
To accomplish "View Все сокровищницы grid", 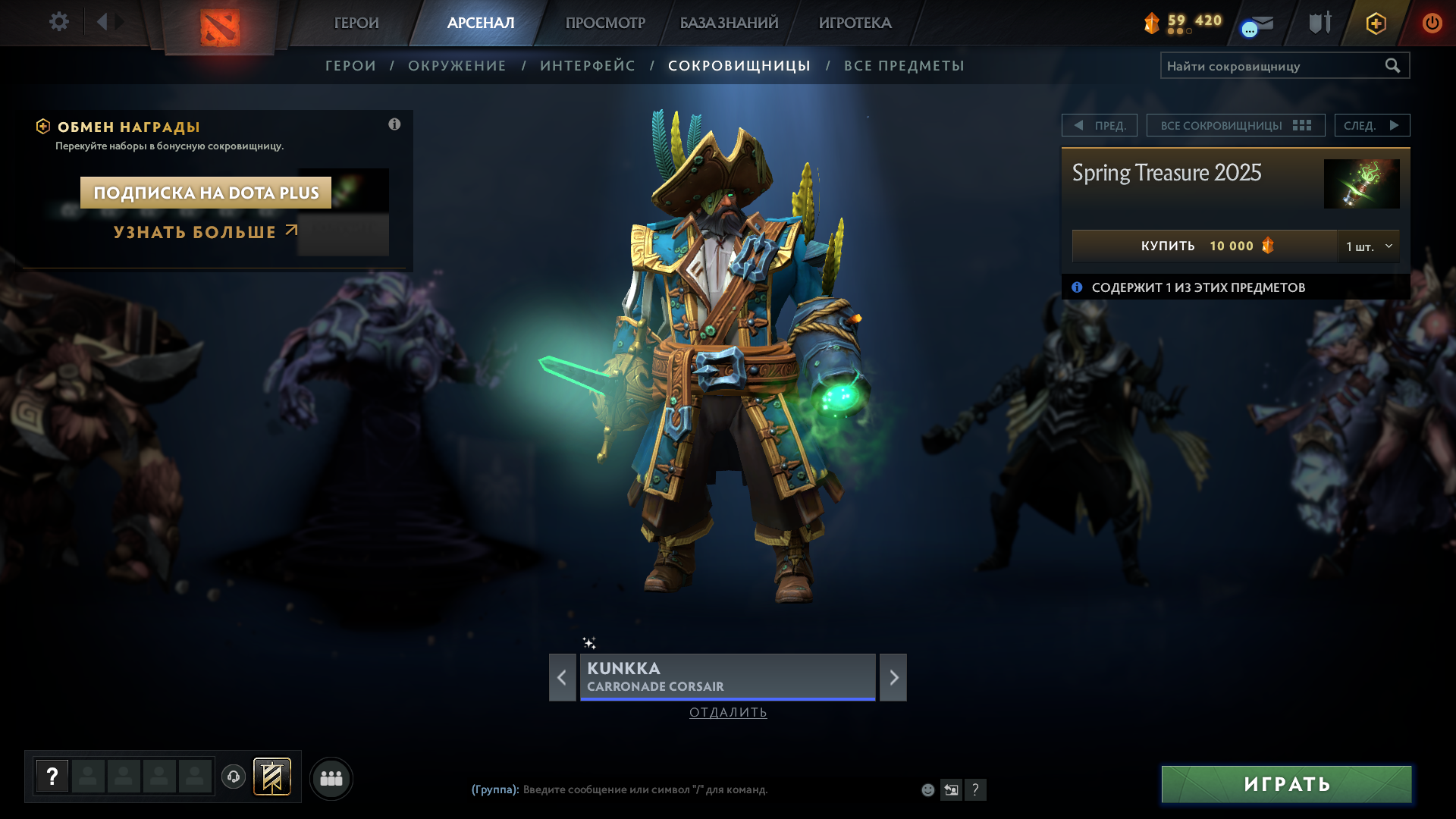I will 1235,125.
